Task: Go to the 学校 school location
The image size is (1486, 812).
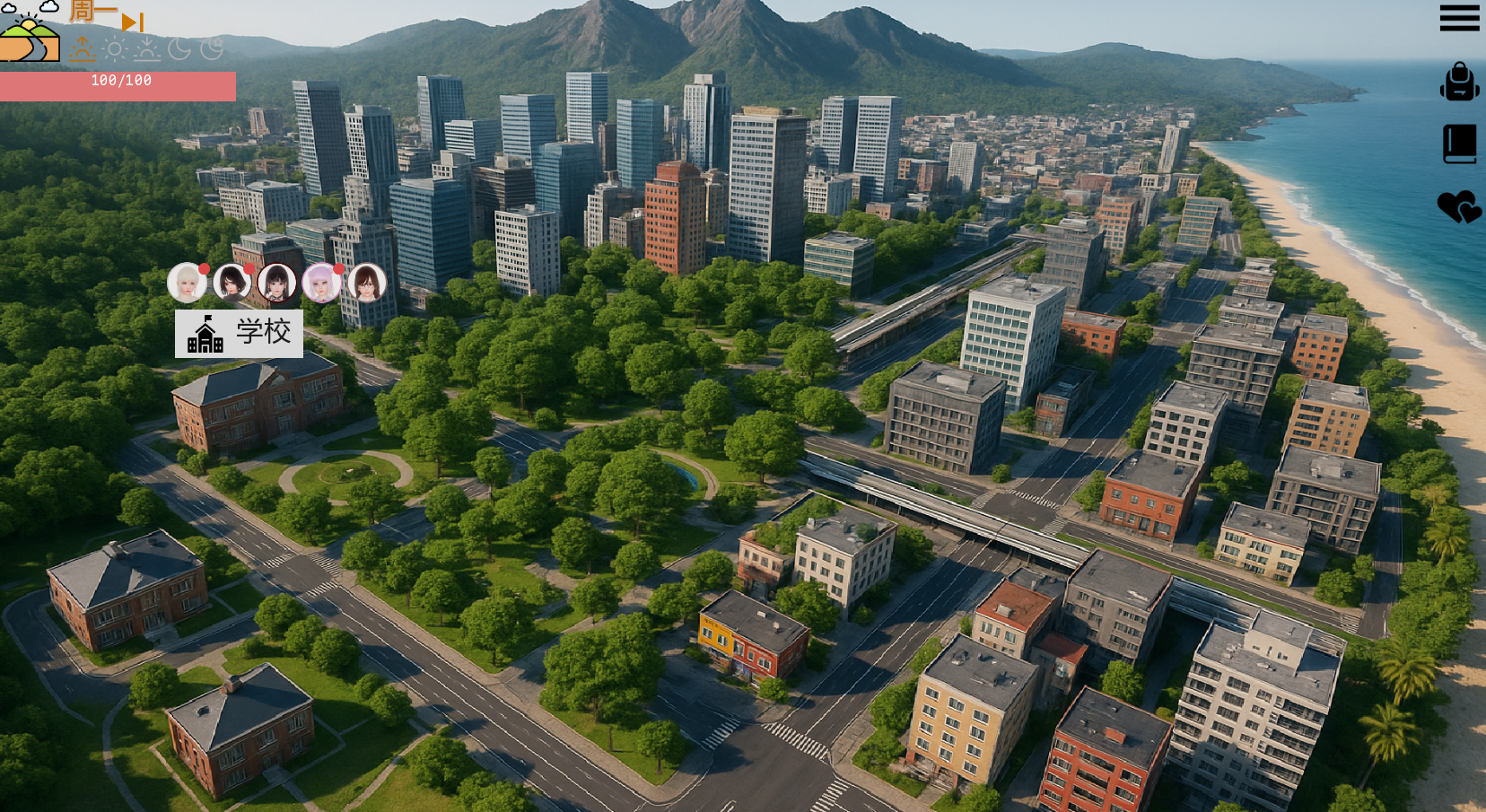Action: click(239, 334)
